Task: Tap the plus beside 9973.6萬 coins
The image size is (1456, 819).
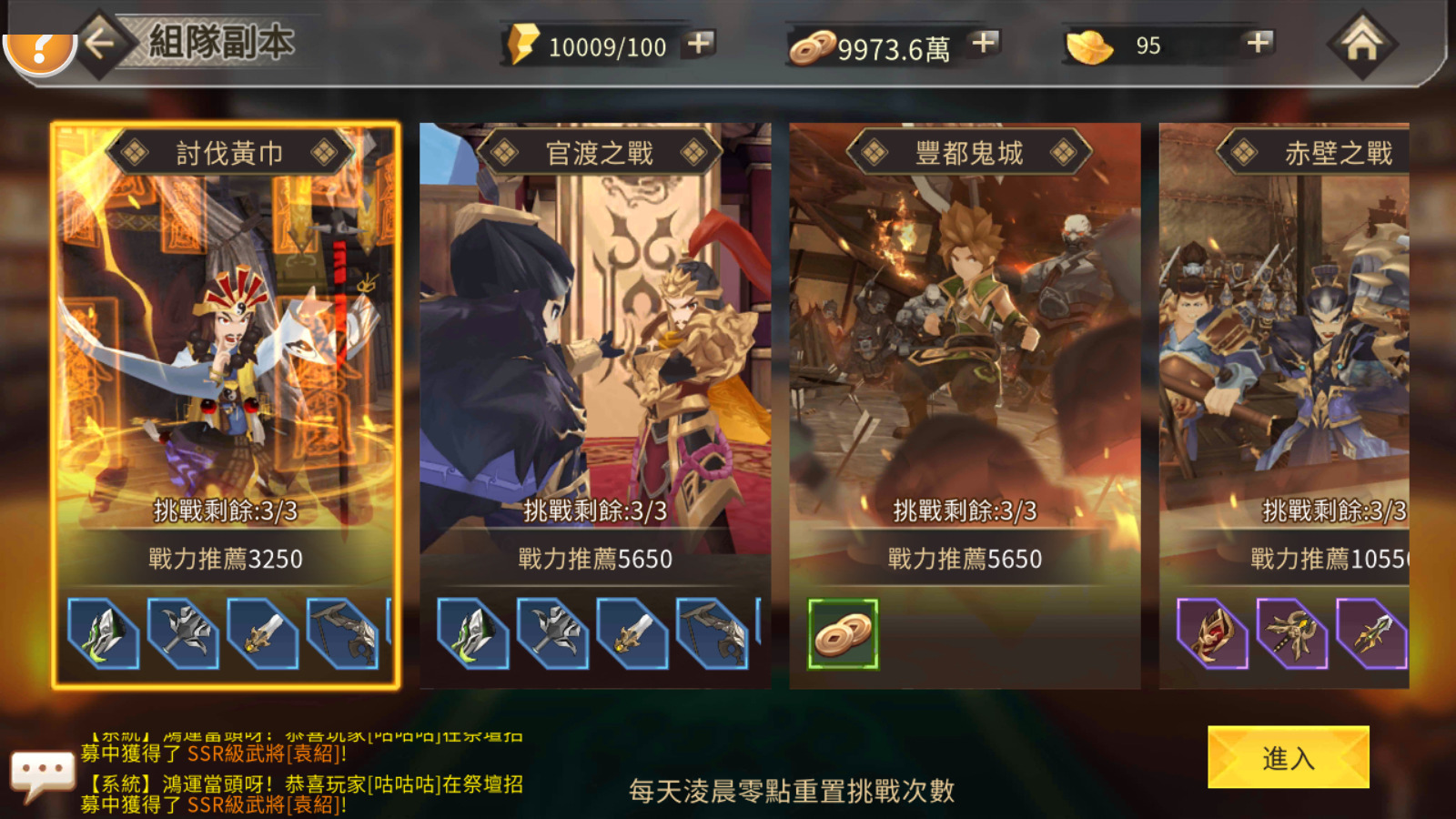Action: (x=982, y=42)
